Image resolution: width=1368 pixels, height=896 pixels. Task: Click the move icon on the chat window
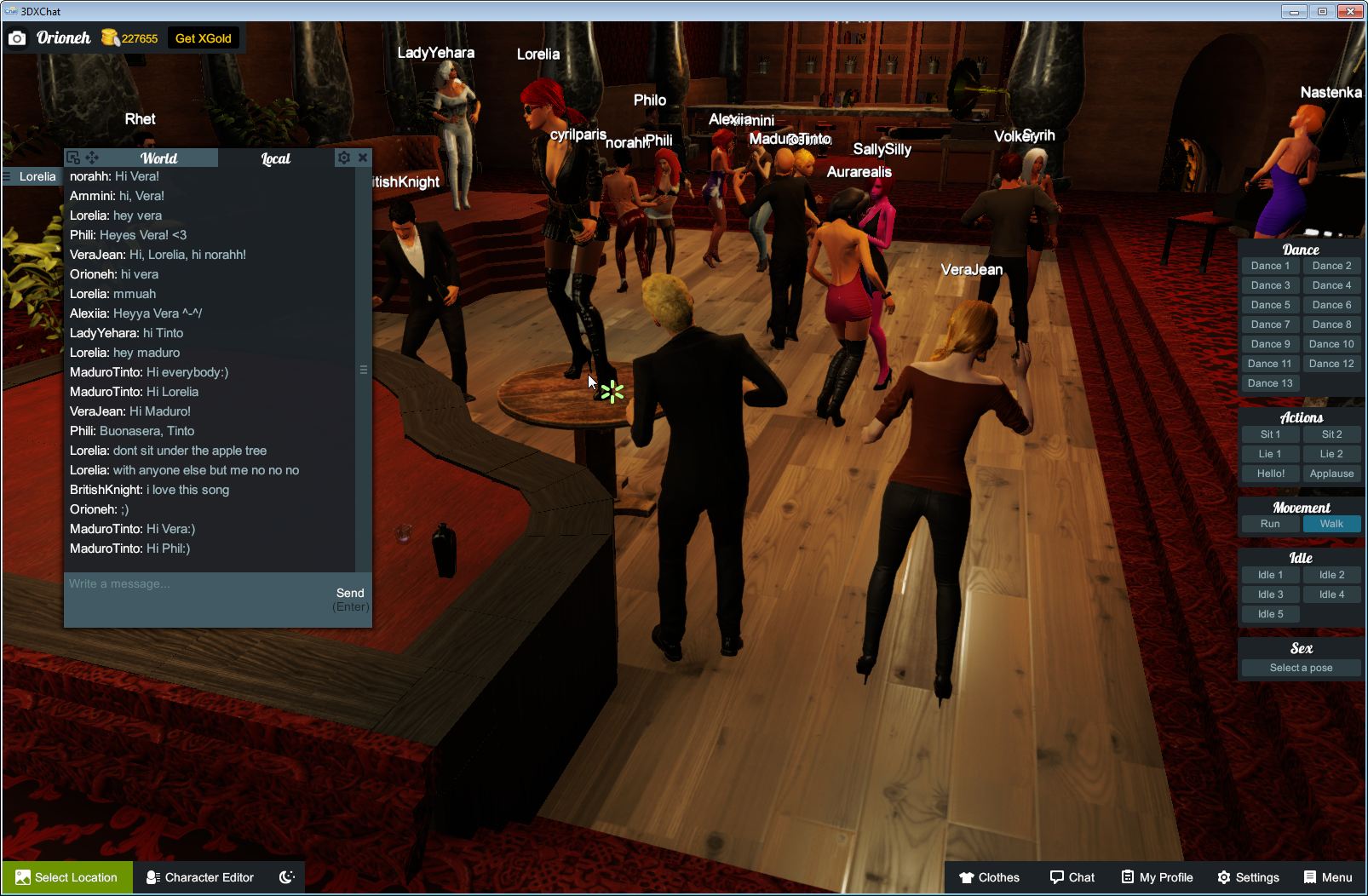point(92,157)
